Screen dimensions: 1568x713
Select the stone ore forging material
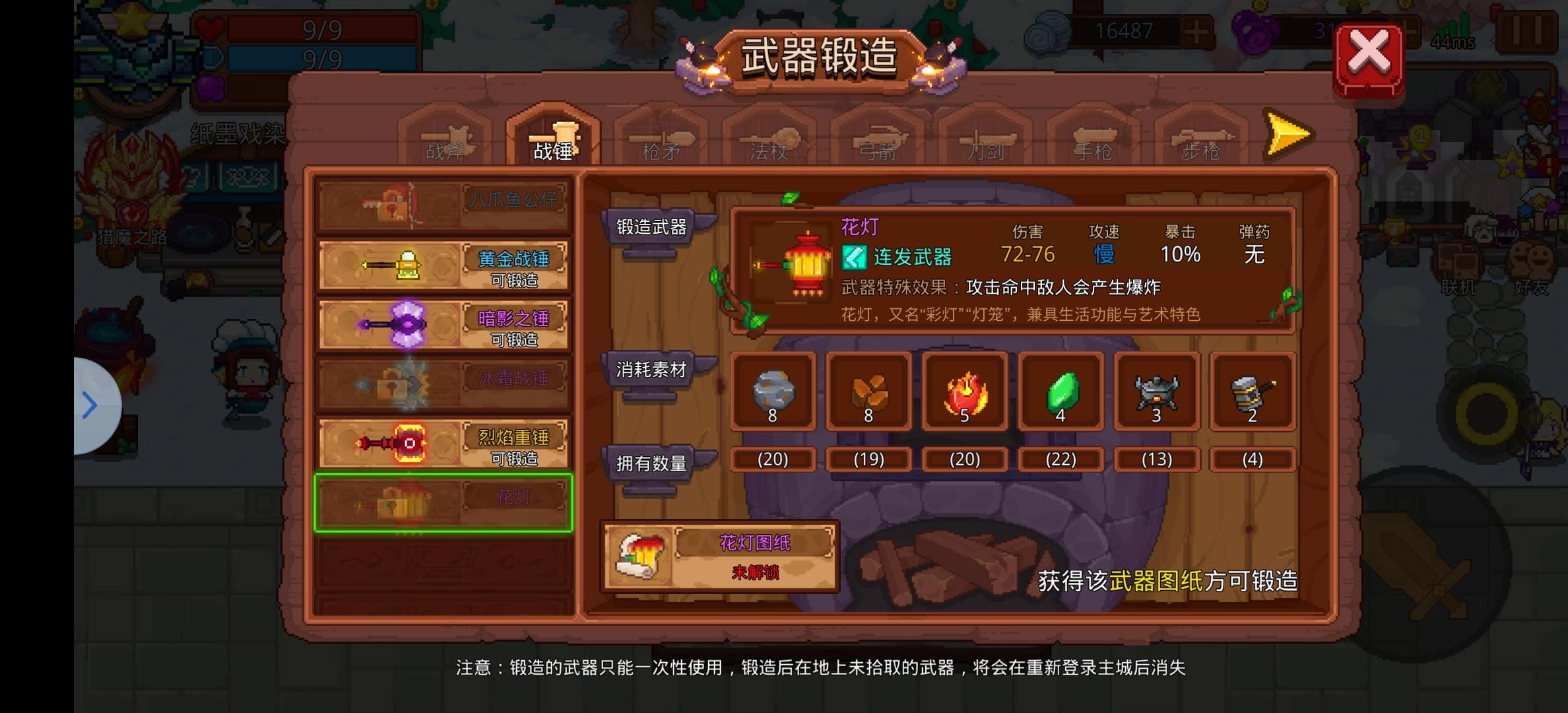[773, 393]
